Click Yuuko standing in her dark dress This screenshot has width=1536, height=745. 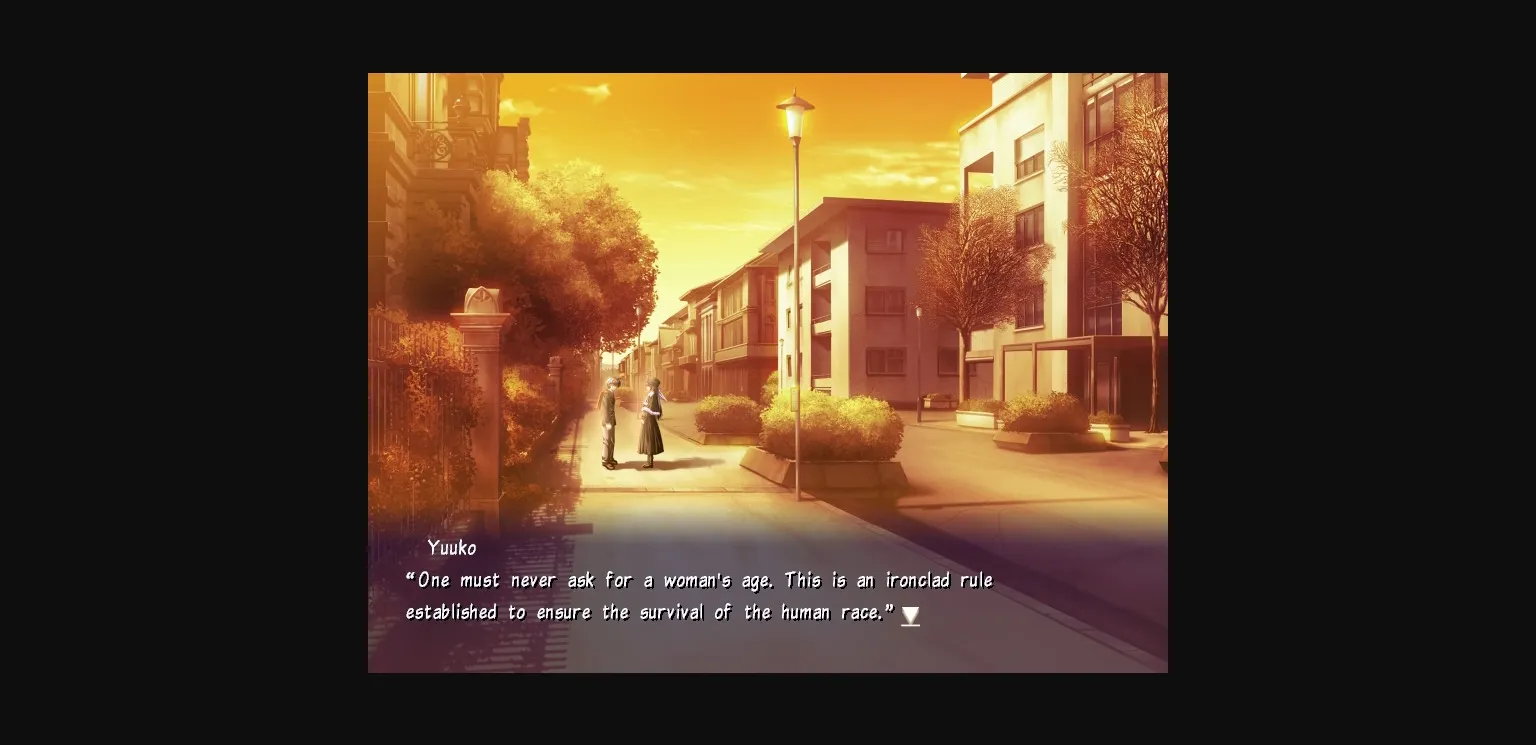pos(651,420)
